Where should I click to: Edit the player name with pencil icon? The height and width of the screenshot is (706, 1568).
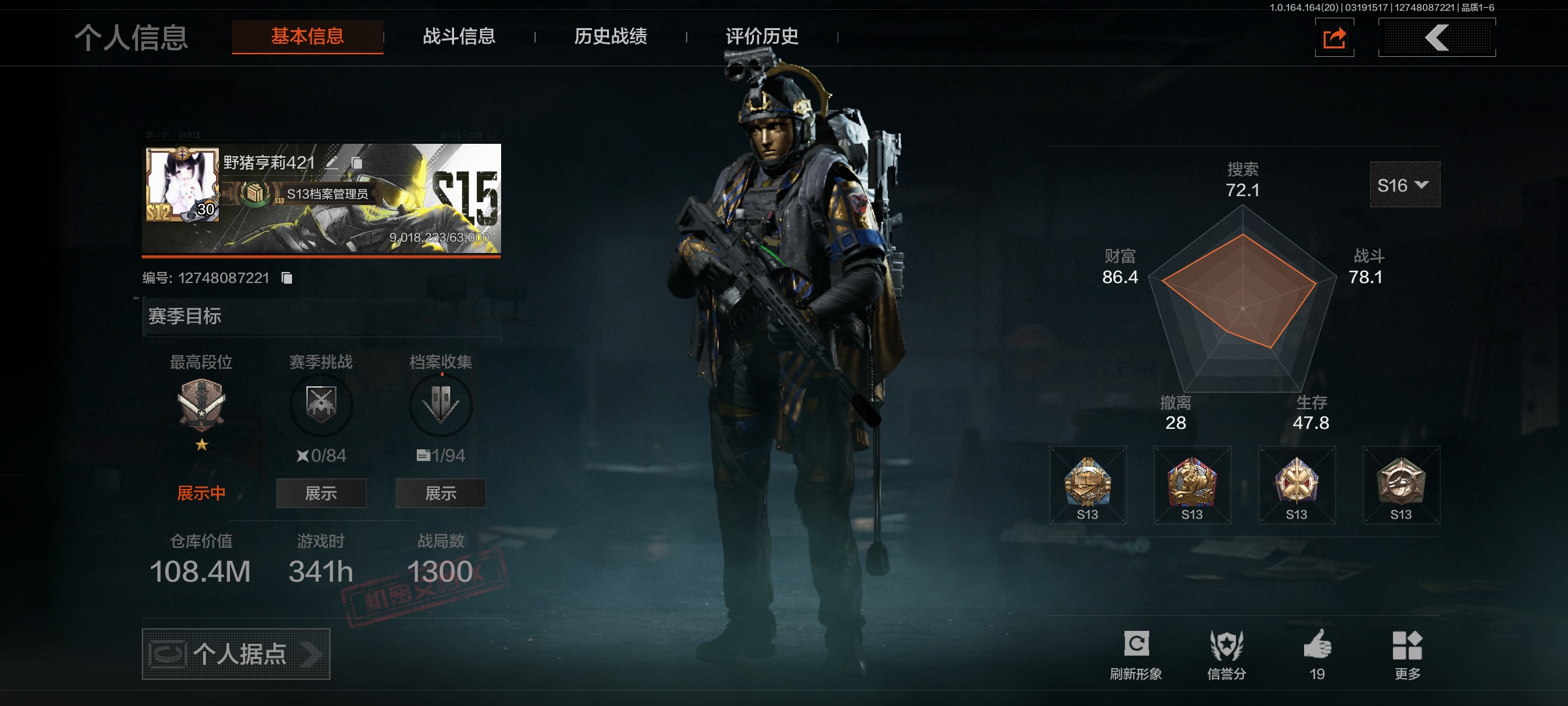[x=332, y=162]
